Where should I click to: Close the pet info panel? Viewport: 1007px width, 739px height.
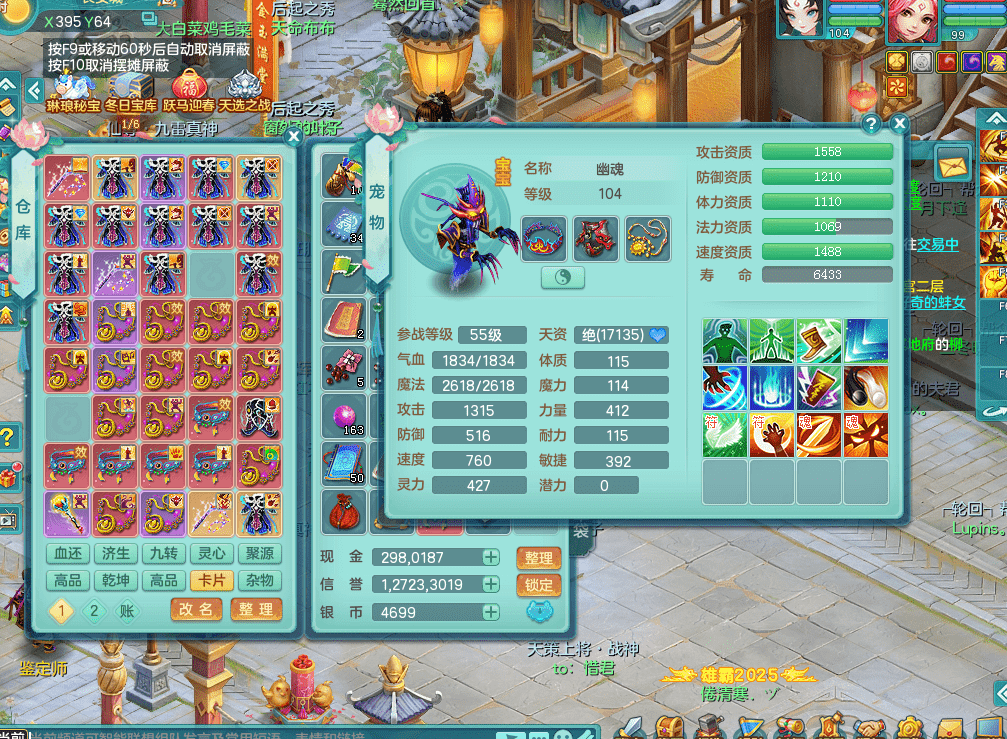[x=899, y=124]
